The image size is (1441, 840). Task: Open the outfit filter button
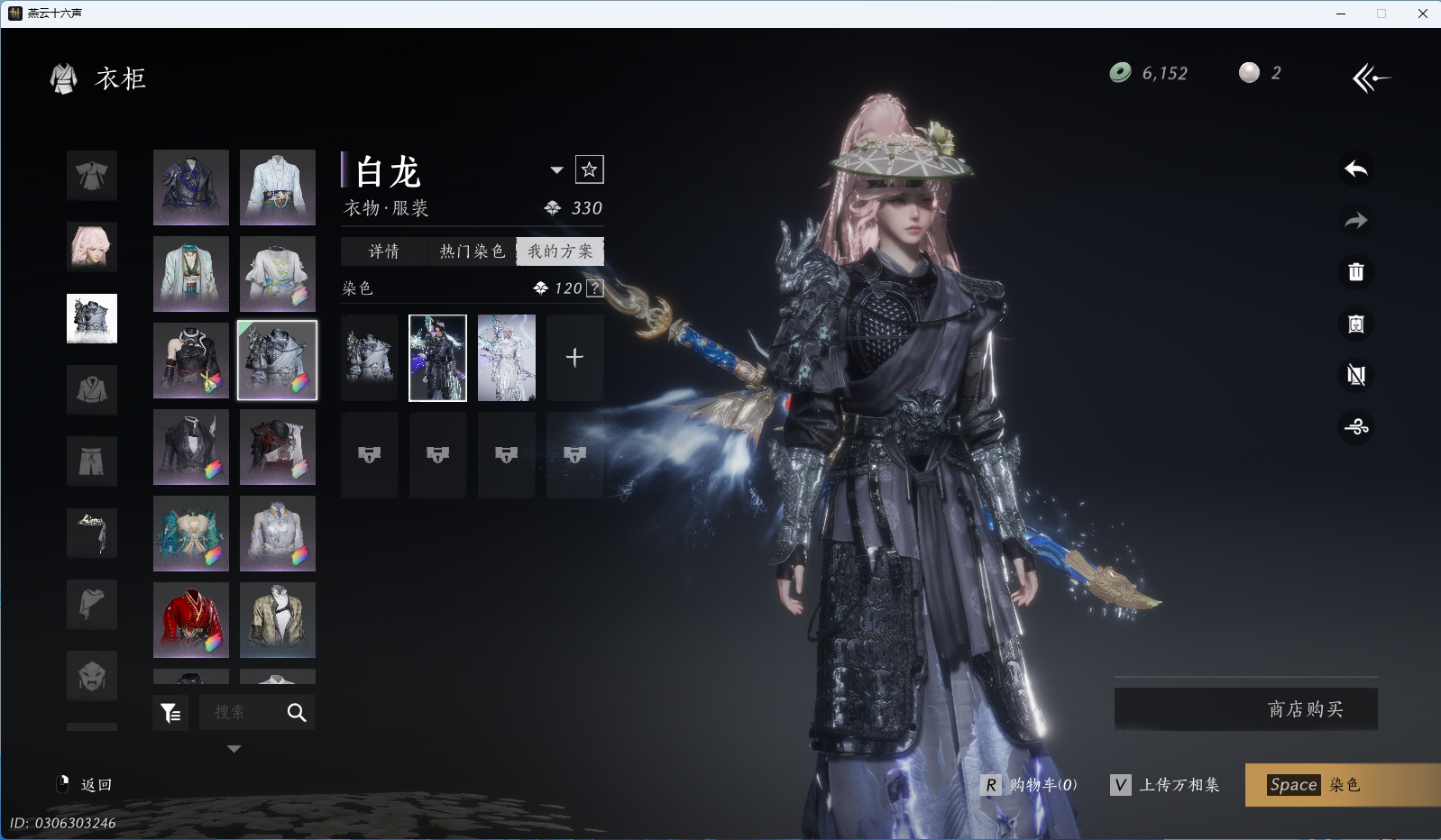(x=170, y=713)
